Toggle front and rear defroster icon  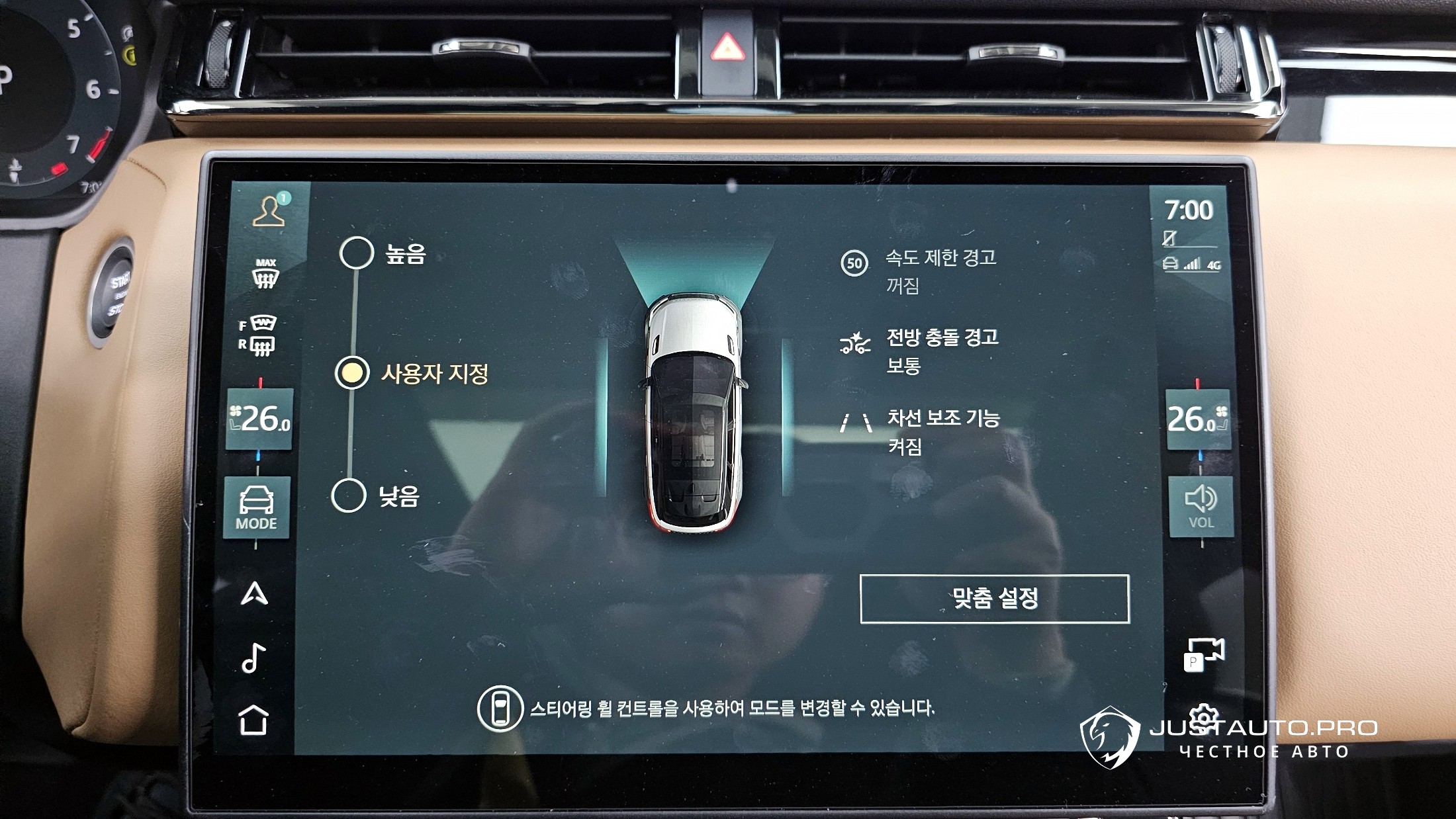259,335
